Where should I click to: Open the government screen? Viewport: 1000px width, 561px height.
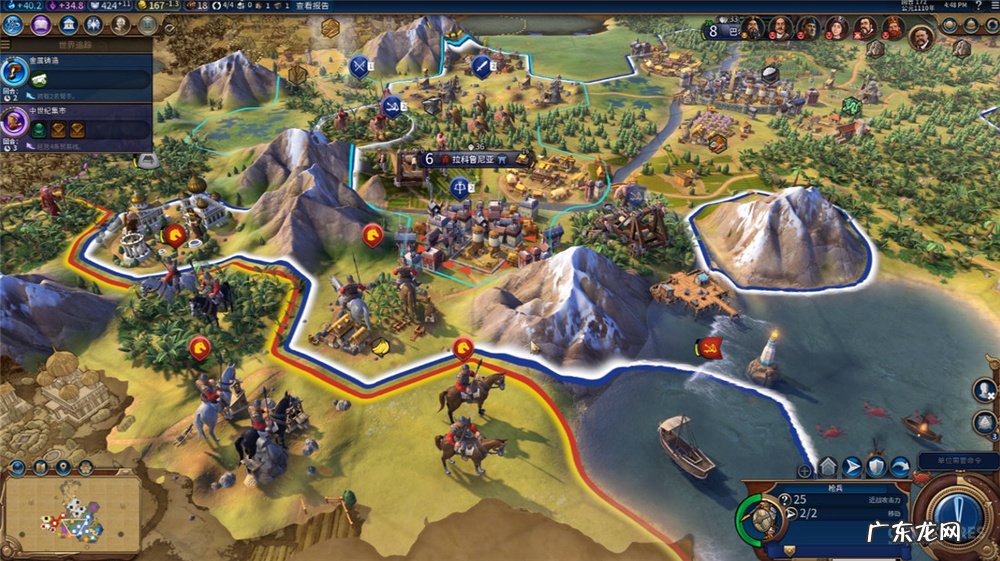tap(68, 24)
